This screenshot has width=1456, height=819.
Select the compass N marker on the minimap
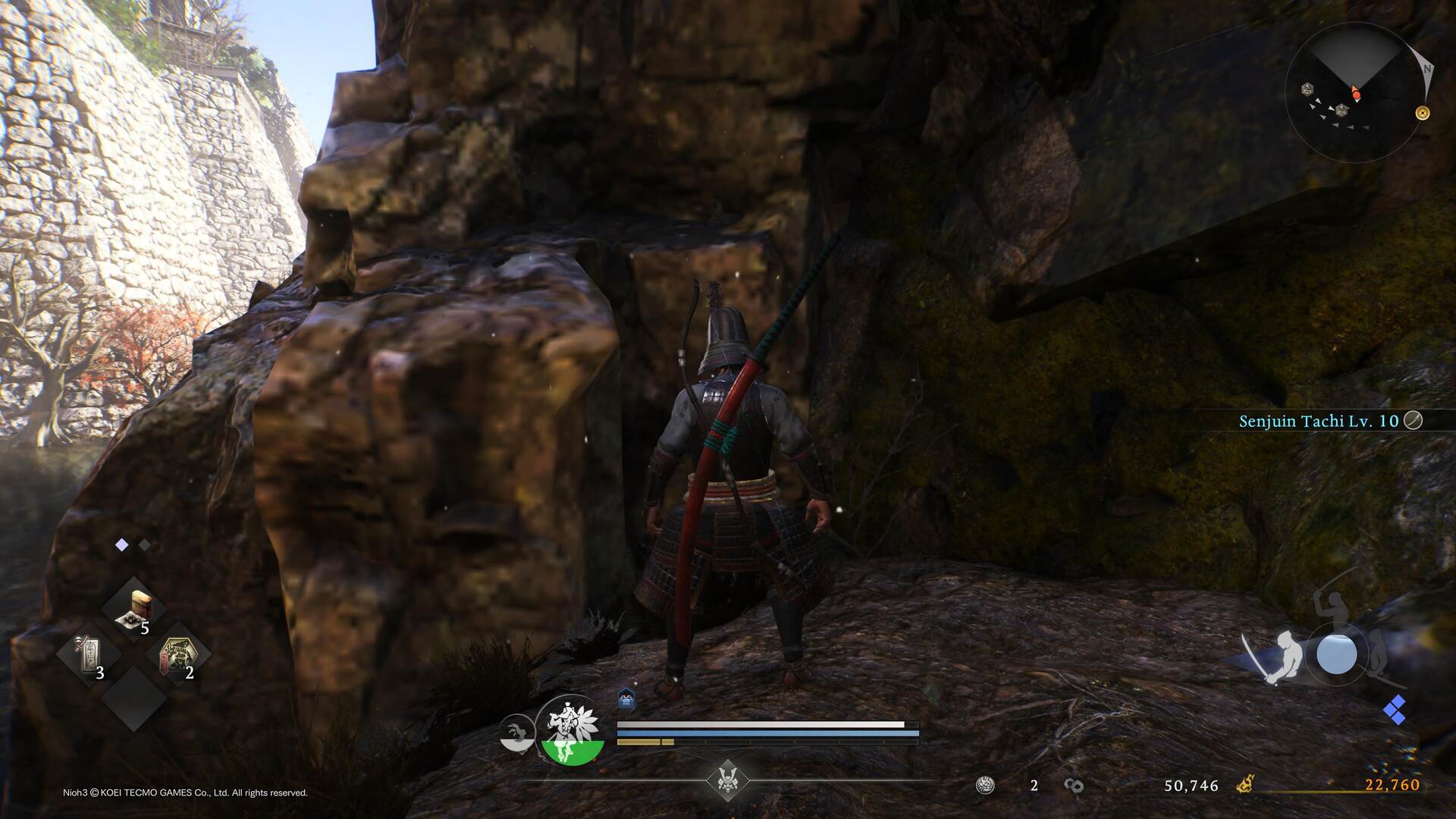coord(1429,69)
